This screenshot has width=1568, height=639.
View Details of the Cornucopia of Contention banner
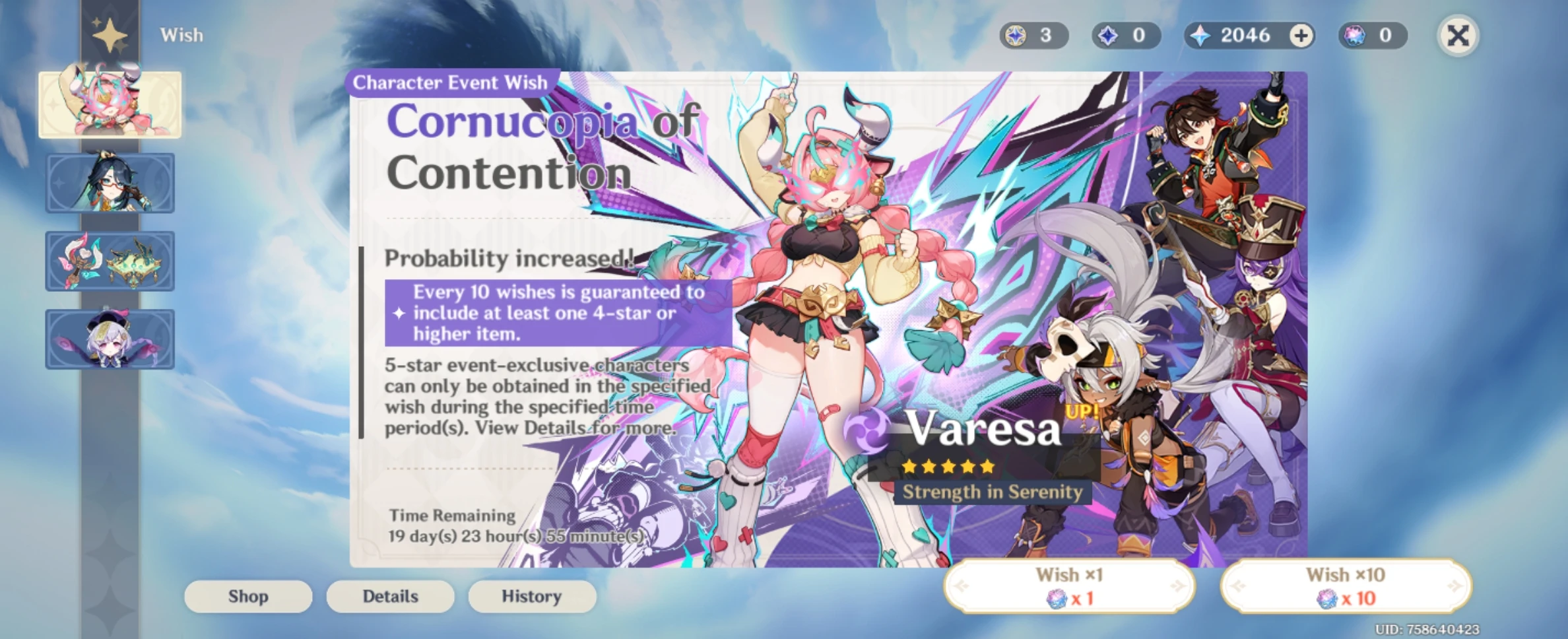coord(390,596)
